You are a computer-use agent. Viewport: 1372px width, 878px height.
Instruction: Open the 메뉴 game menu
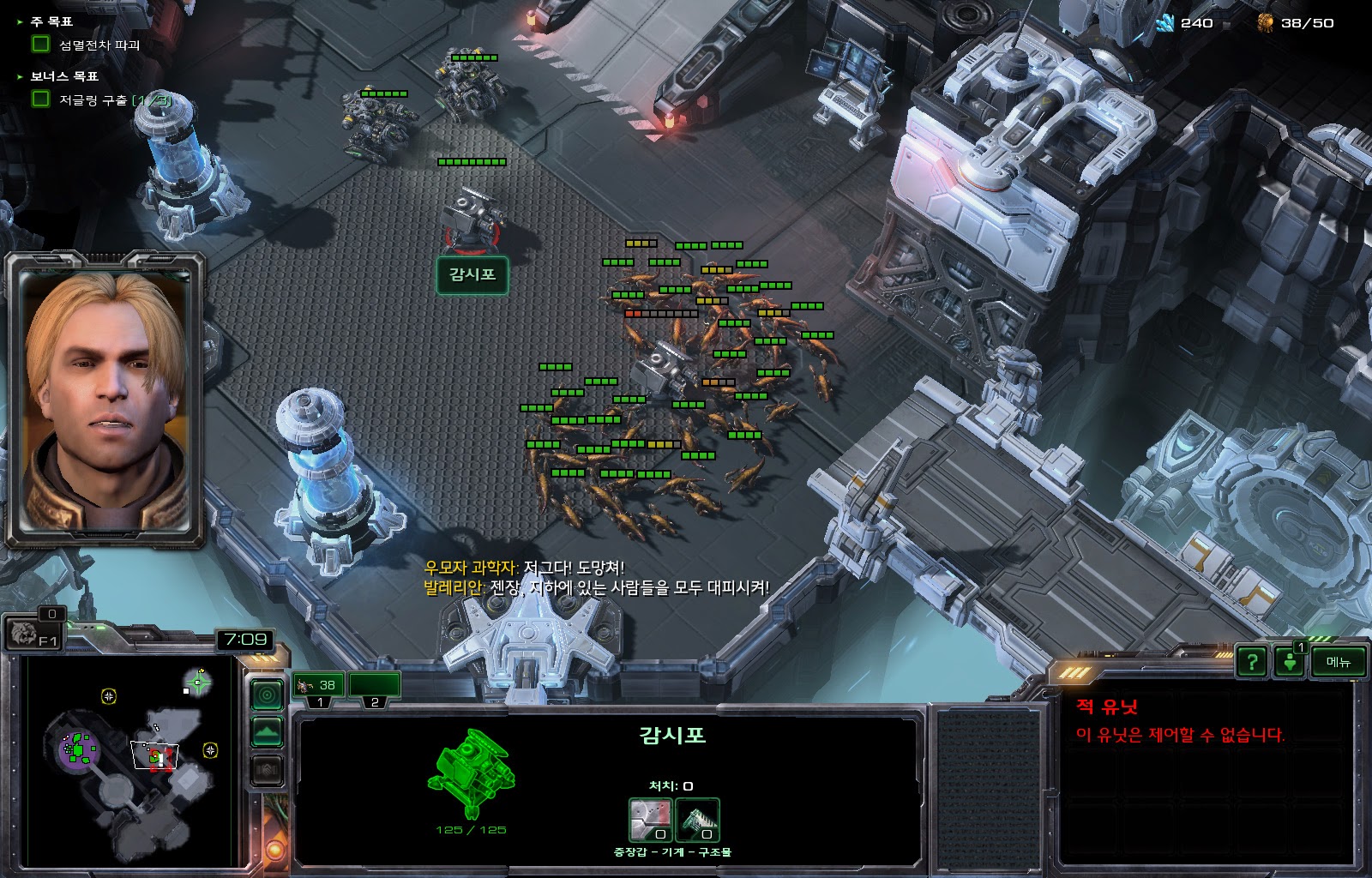[1338, 662]
